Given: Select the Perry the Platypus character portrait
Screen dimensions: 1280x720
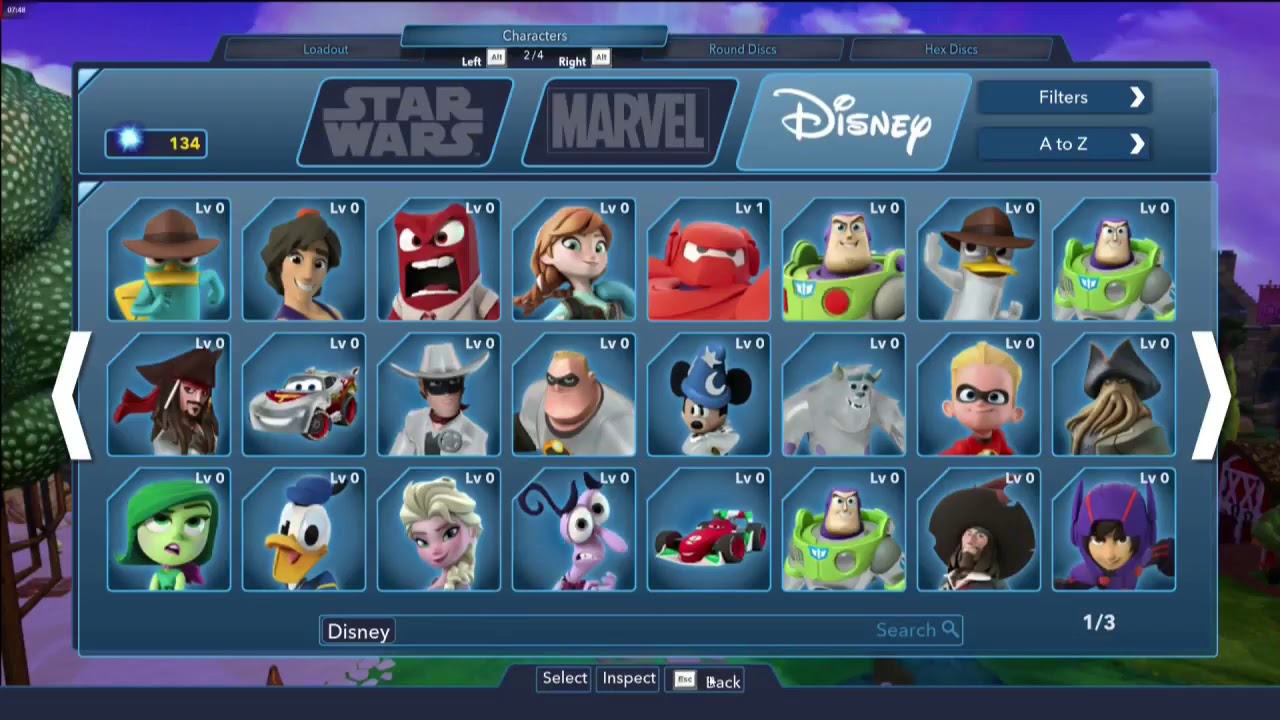Looking at the screenshot, I should pyautogui.click(x=168, y=262).
